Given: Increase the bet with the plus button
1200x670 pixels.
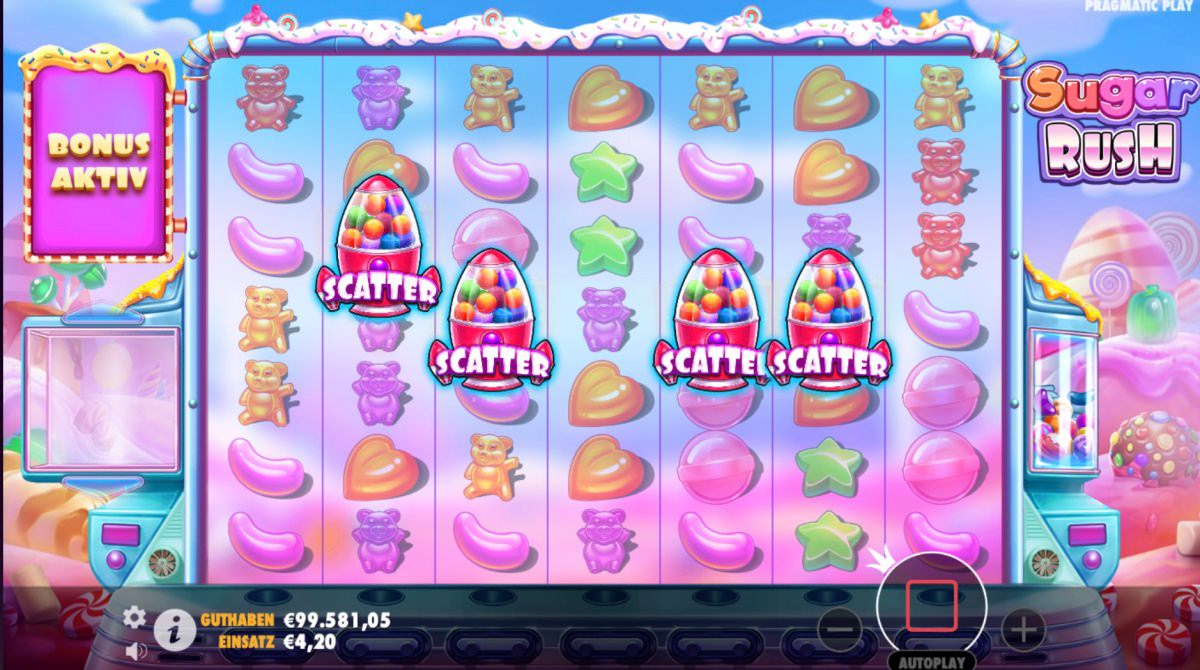Looking at the screenshot, I should point(1022,630).
